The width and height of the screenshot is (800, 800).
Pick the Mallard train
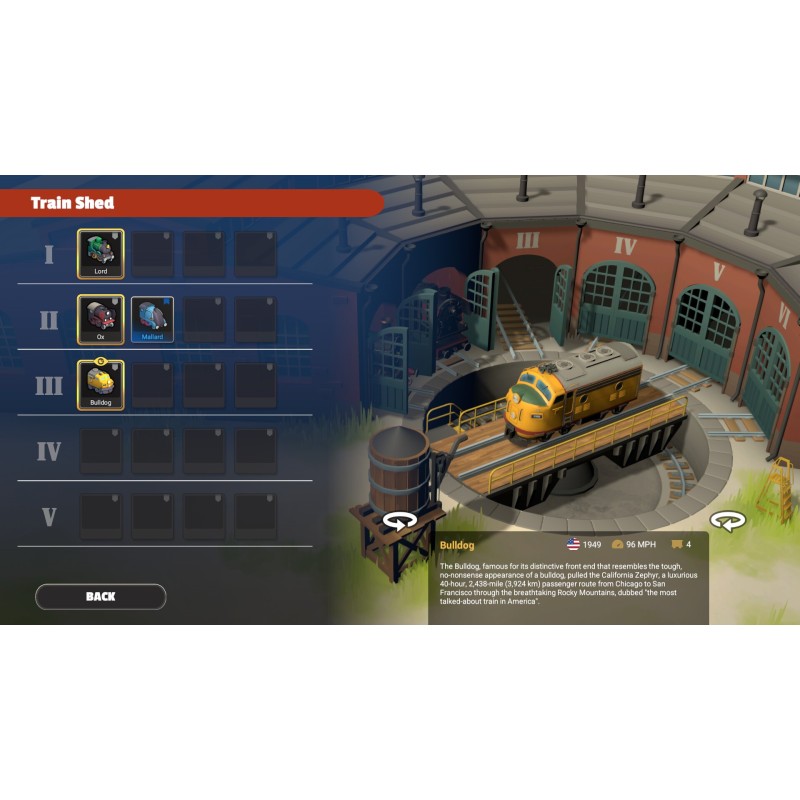[152, 319]
